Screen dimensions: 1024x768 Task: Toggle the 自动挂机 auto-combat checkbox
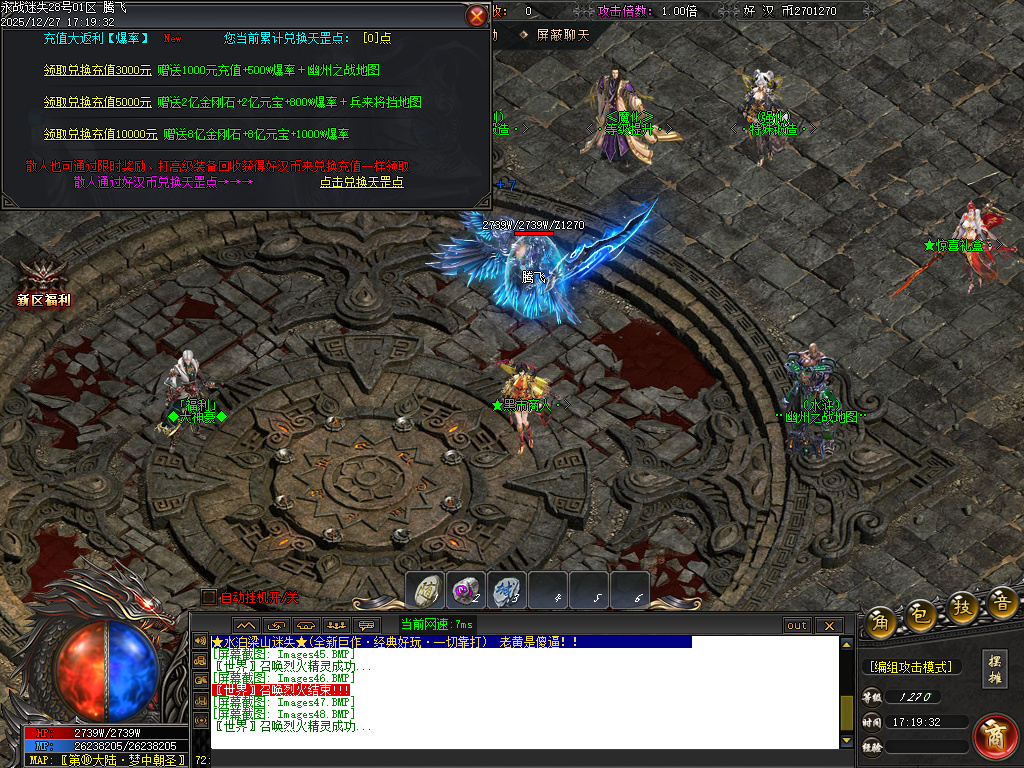click(x=209, y=597)
